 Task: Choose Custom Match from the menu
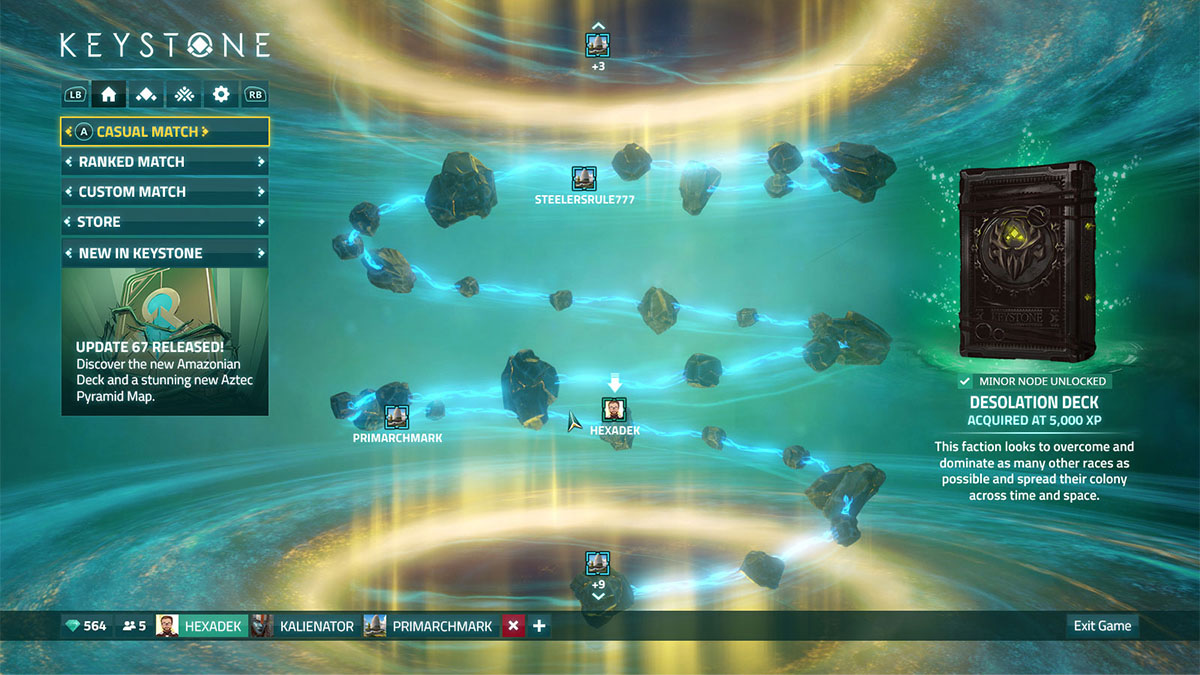164,191
